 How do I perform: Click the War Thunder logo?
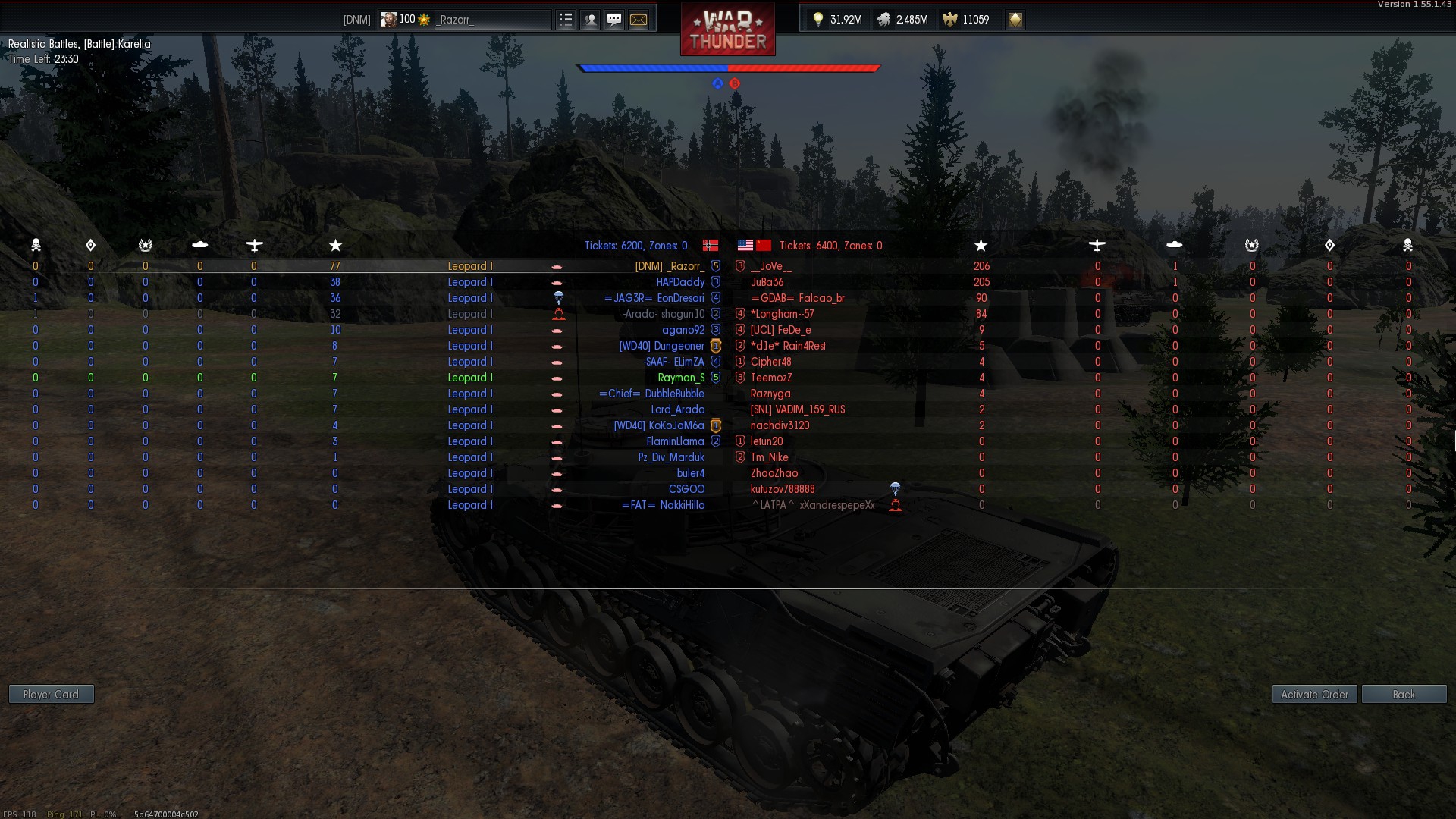(727, 30)
